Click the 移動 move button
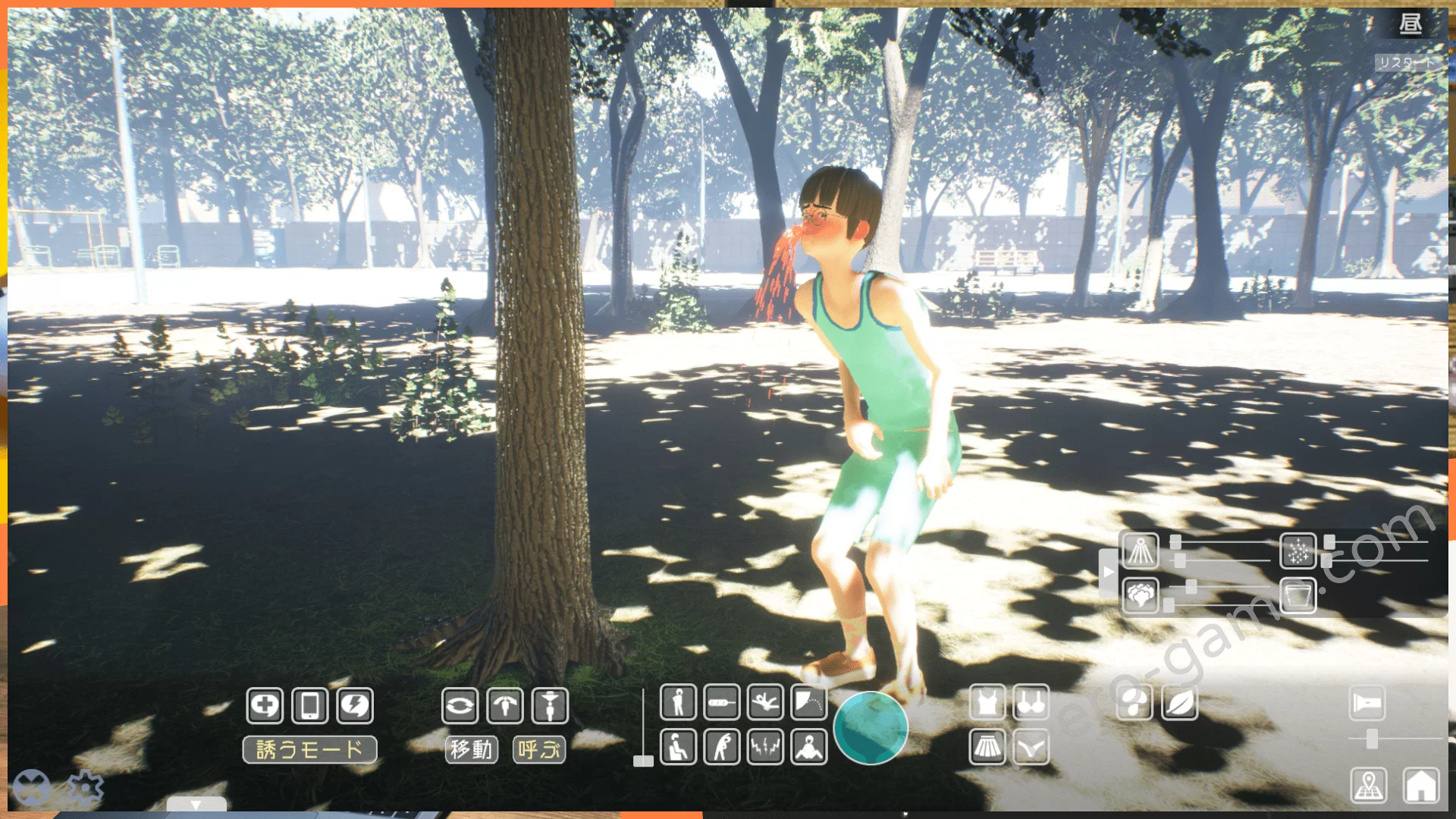The width and height of the screenshot is (1456, 819). click(x=471, y=750)
